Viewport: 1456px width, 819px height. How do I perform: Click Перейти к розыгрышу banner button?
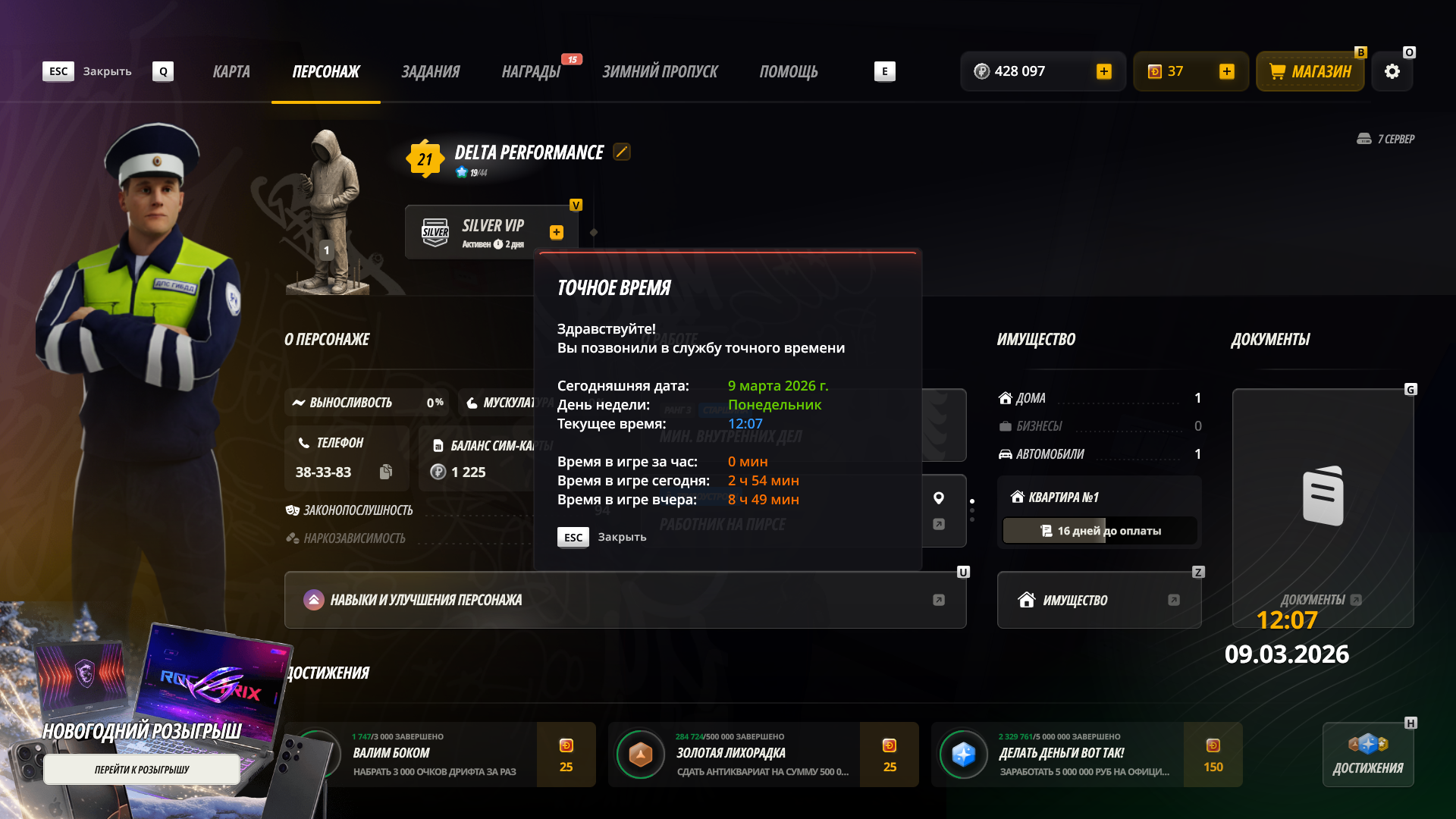coord(142,770)
